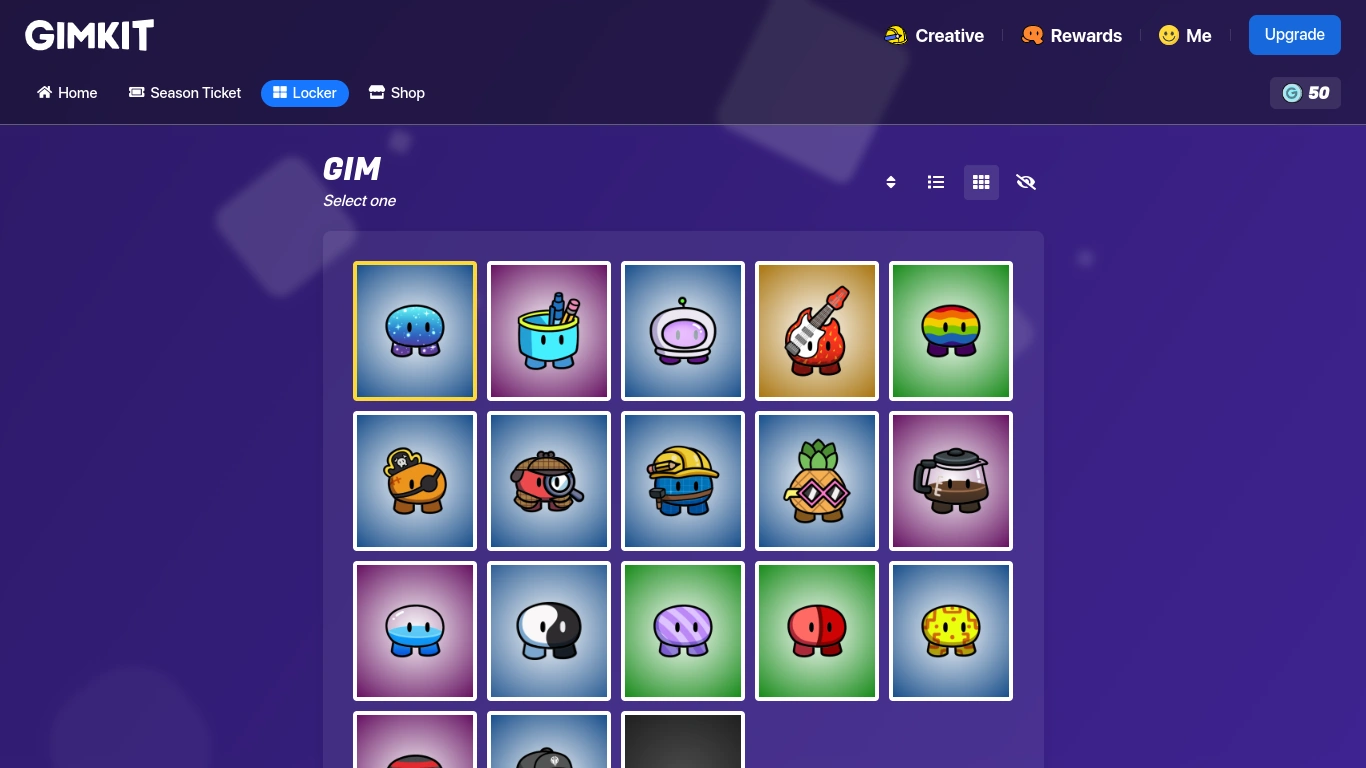This screenshot has height=768, width=1366.
Task: Go to the Shop
Action: [396, 92]
